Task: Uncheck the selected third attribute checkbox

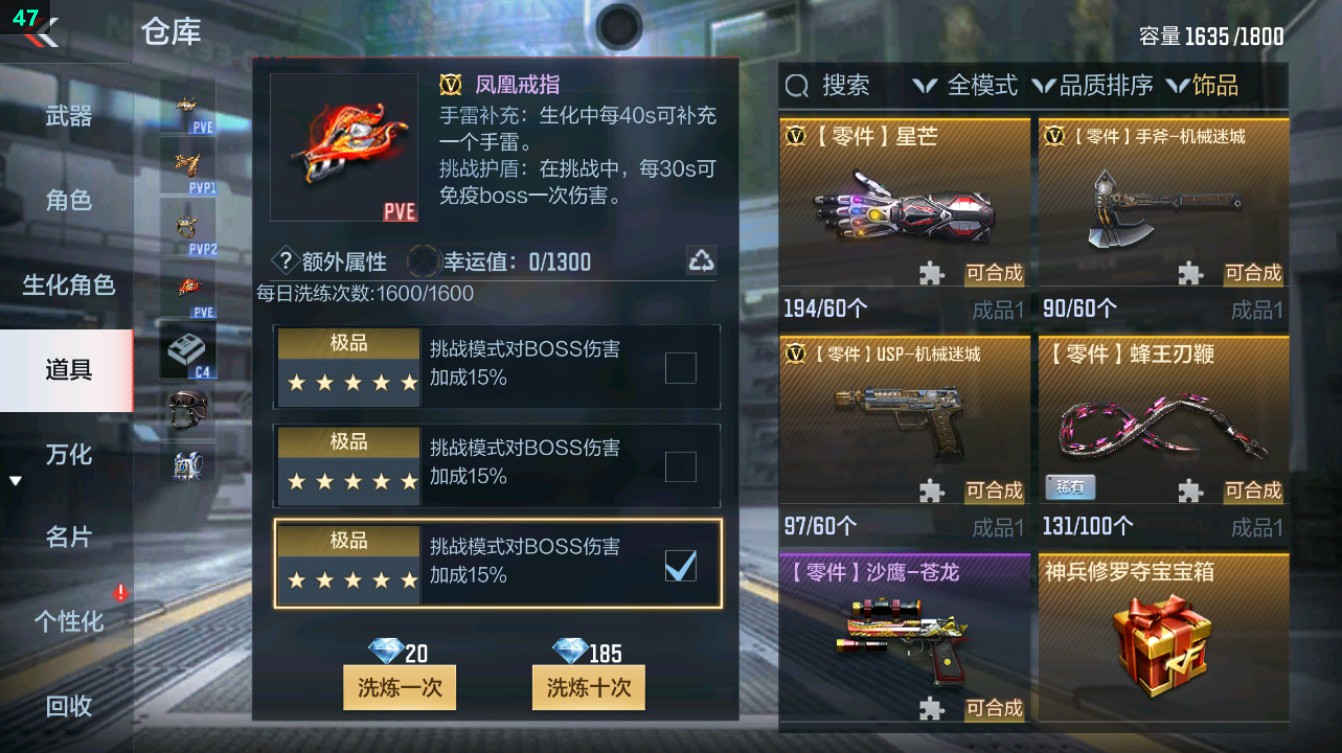Action: point(680,566)
